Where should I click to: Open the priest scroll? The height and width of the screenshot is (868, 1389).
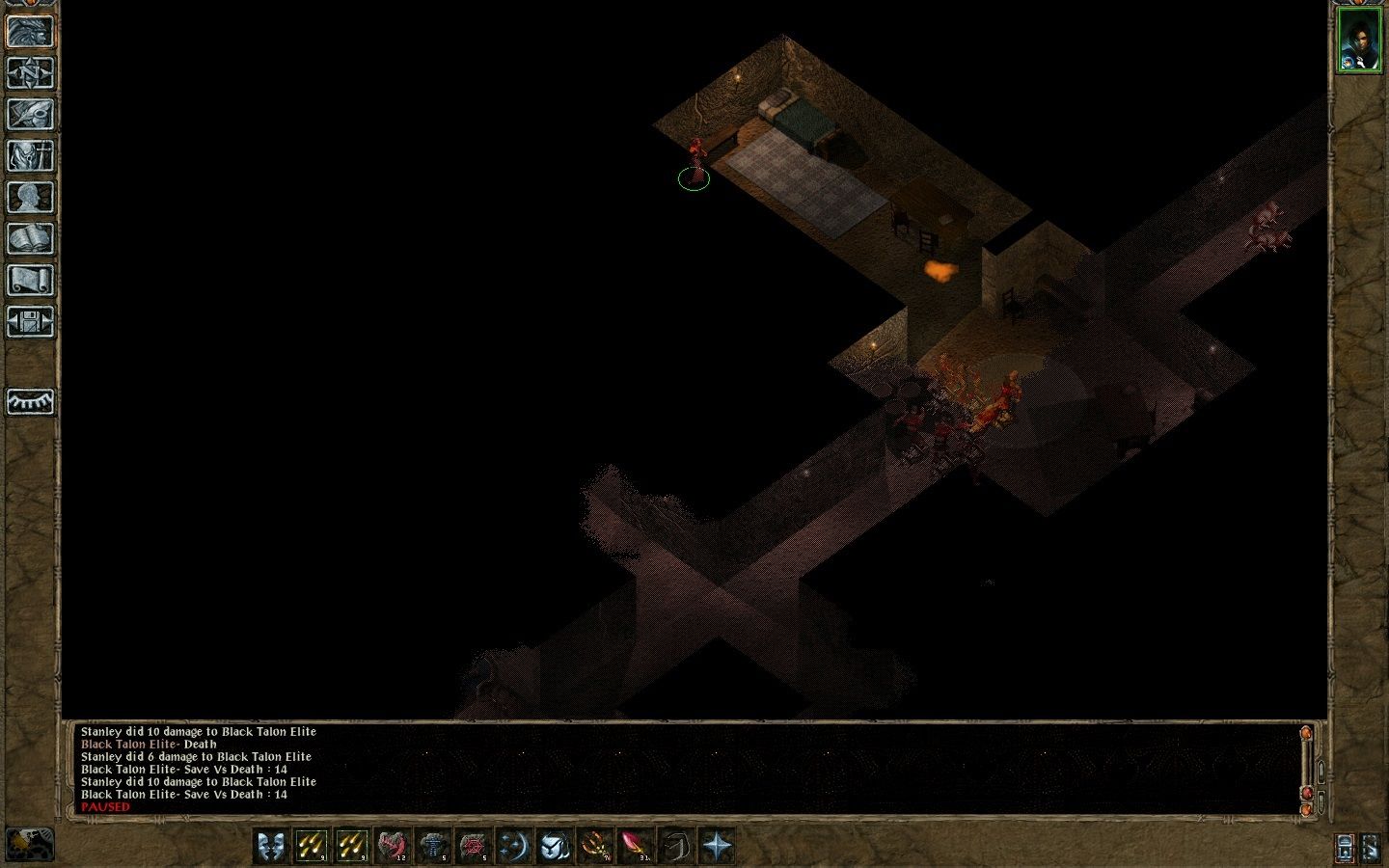(31, 281)
